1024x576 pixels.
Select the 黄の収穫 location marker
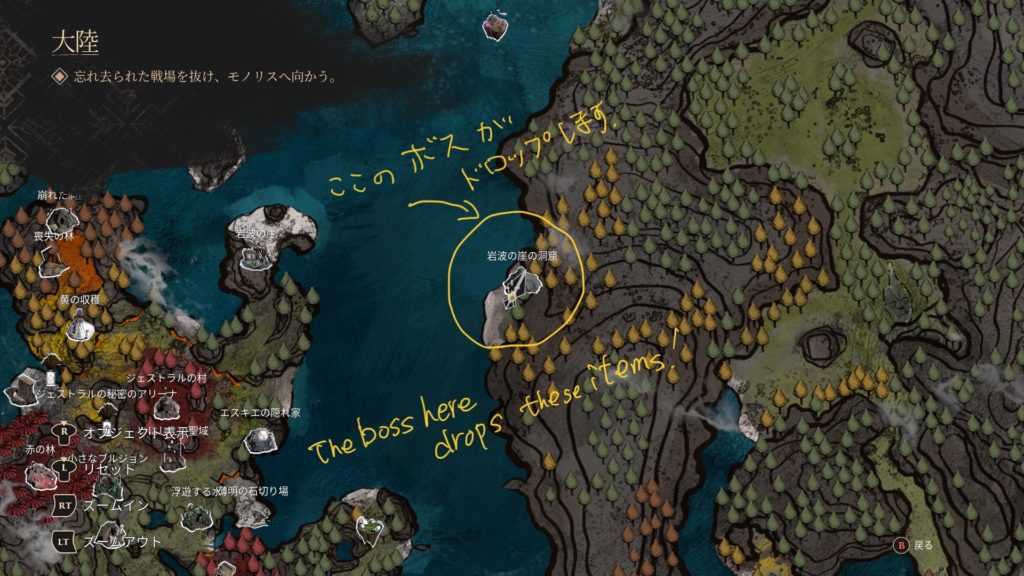79,326
